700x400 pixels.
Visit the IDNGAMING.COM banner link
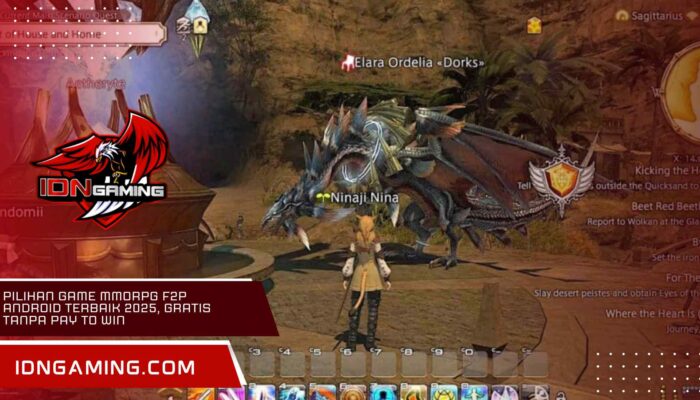(x=105, y=368)
